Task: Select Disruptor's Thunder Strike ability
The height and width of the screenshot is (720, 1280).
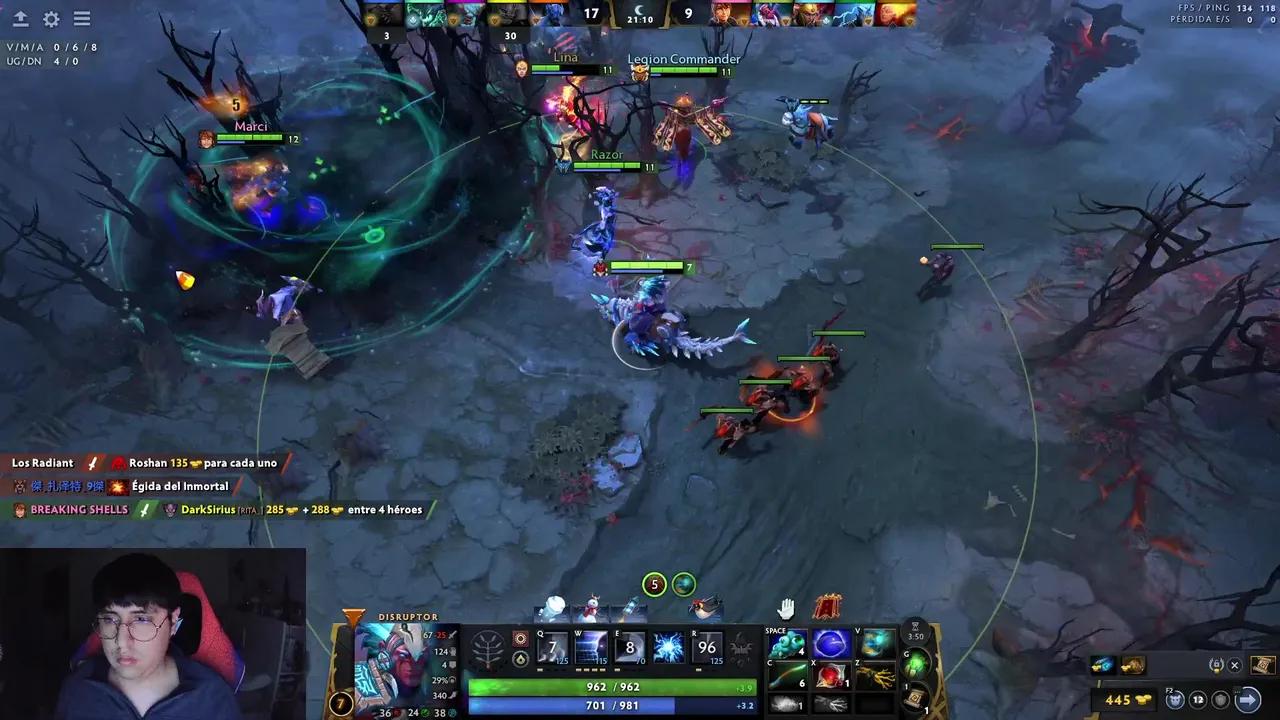Action: point(551,647)
